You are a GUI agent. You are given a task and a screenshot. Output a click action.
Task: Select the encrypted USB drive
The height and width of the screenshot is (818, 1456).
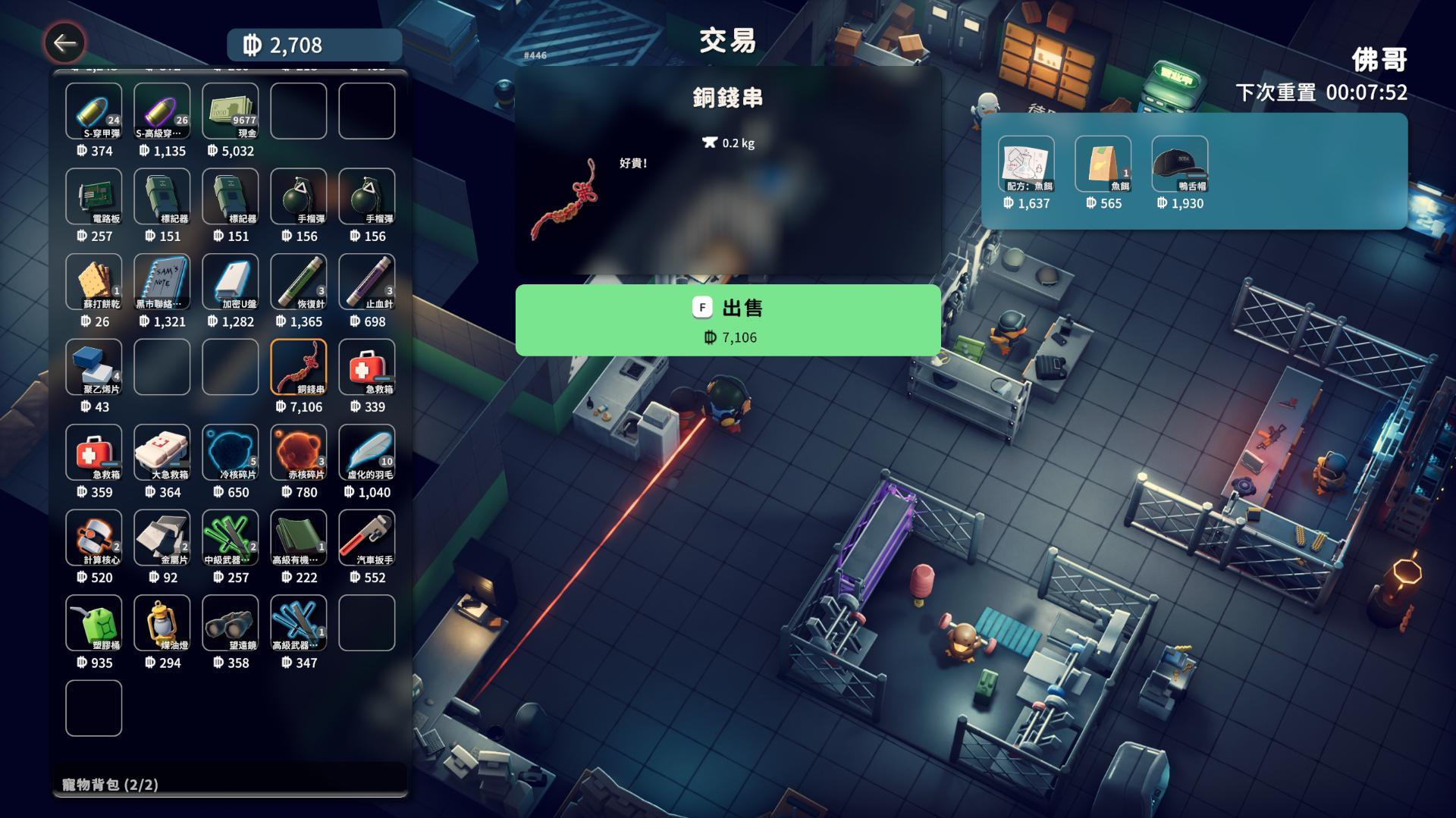point(231,282)
